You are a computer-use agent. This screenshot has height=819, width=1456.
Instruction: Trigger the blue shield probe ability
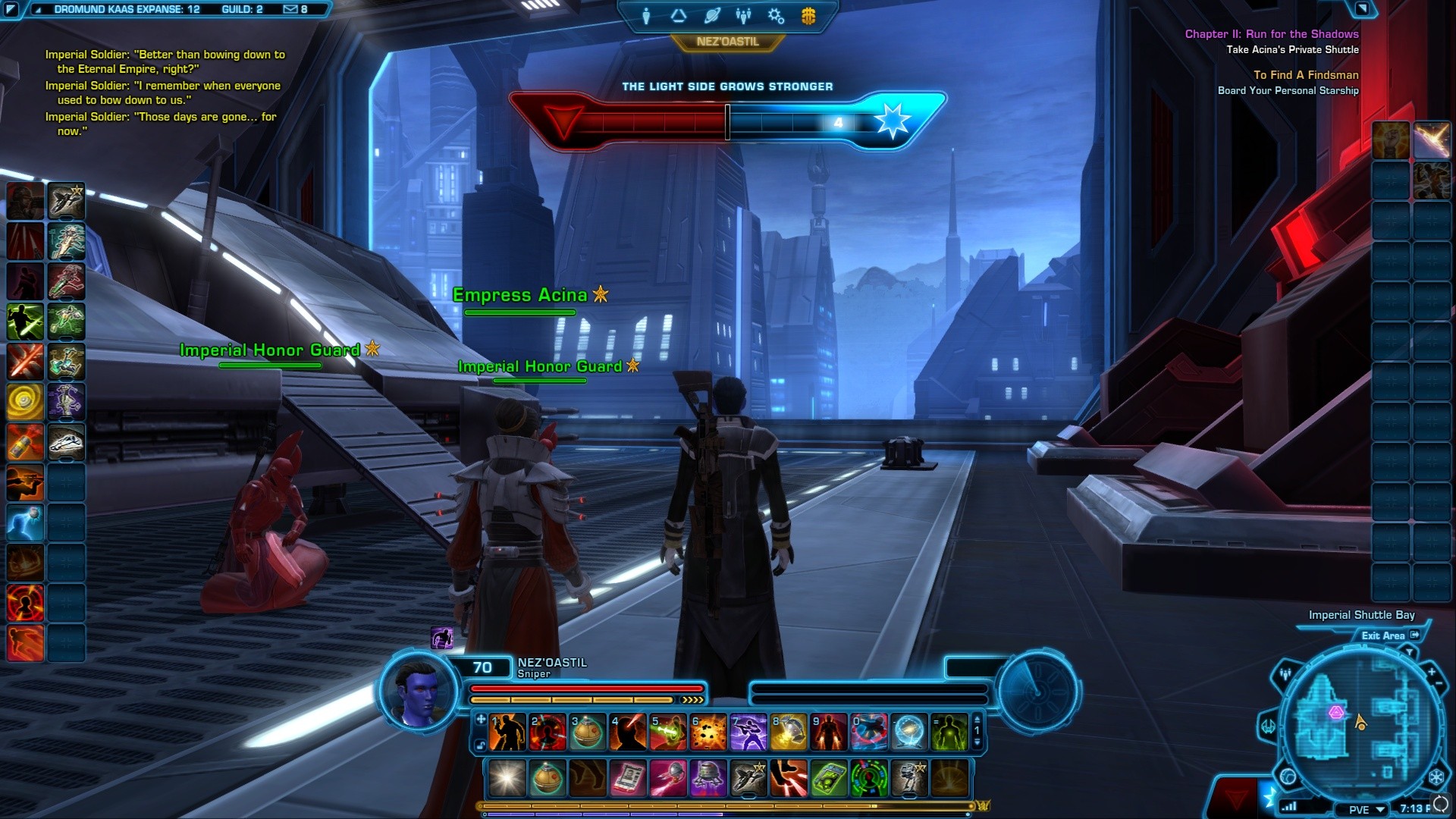(x=909, y=733)
